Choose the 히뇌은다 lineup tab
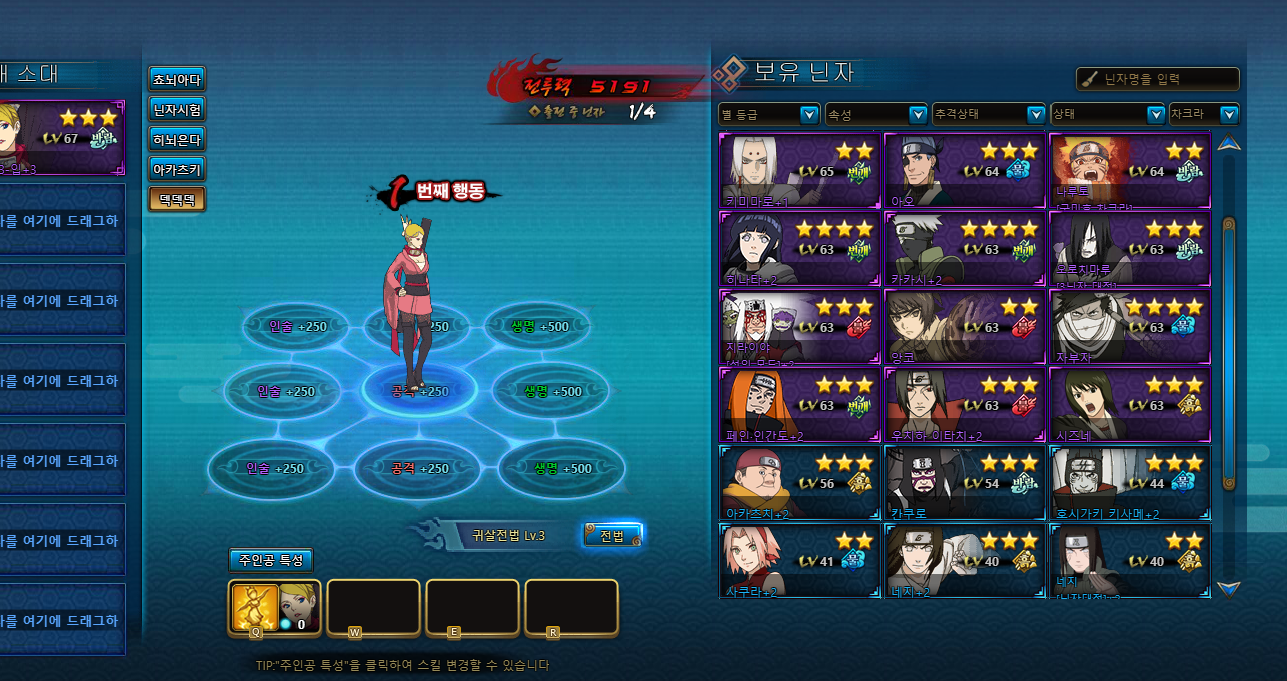The height and width of the screenshot is (681, 1287). 177,139
